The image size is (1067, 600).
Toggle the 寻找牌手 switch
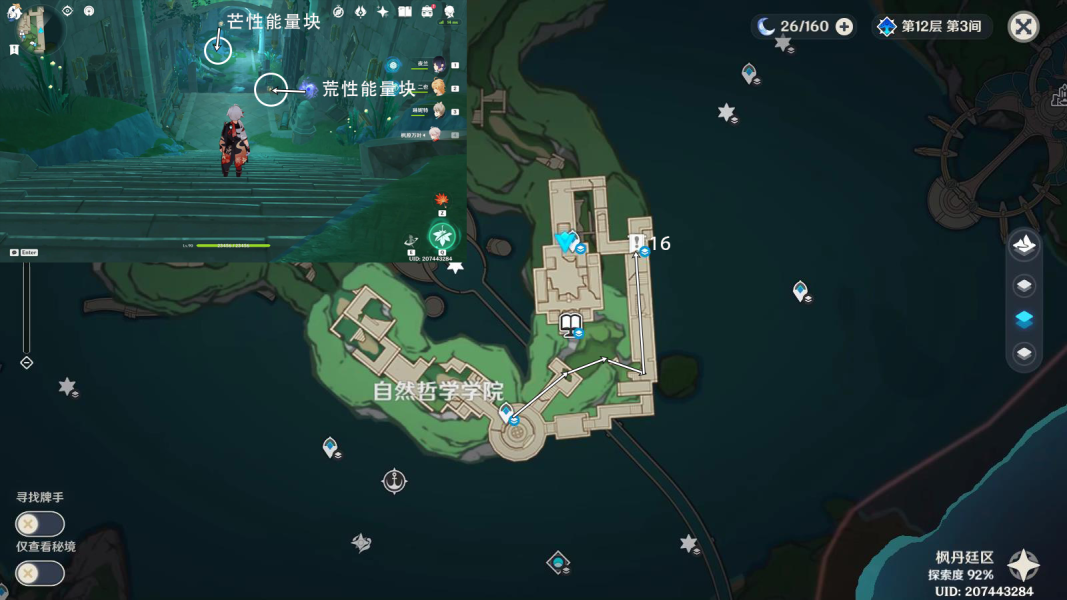point(40,524)
